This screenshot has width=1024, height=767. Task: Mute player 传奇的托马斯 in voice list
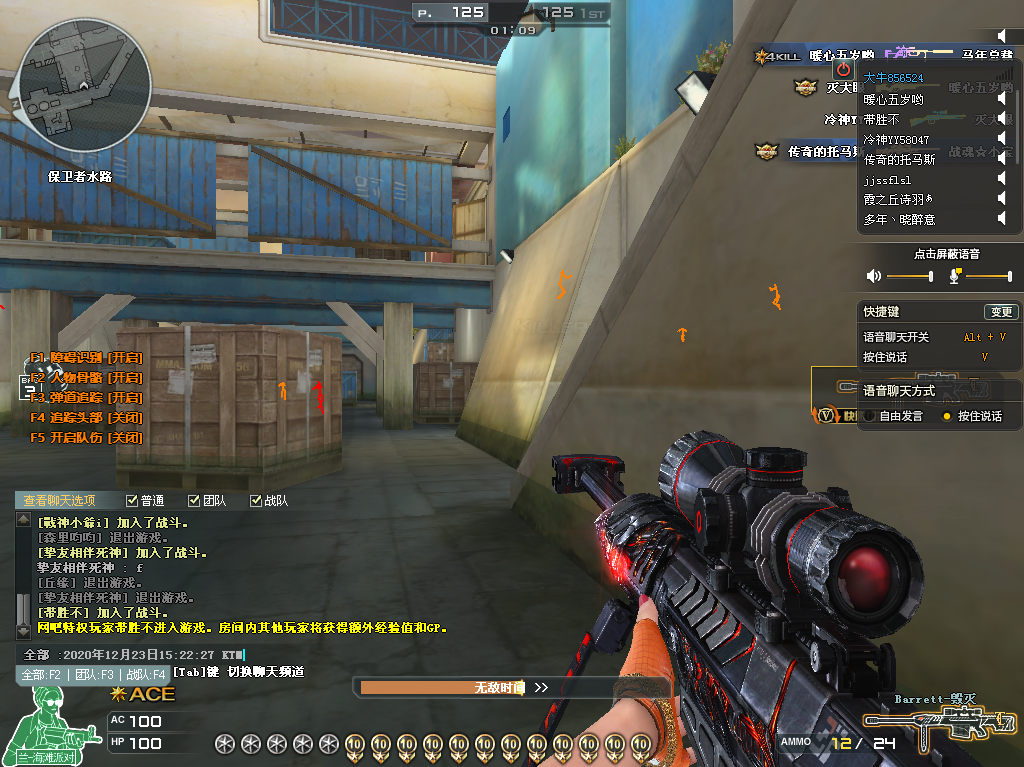point(1001,160)
